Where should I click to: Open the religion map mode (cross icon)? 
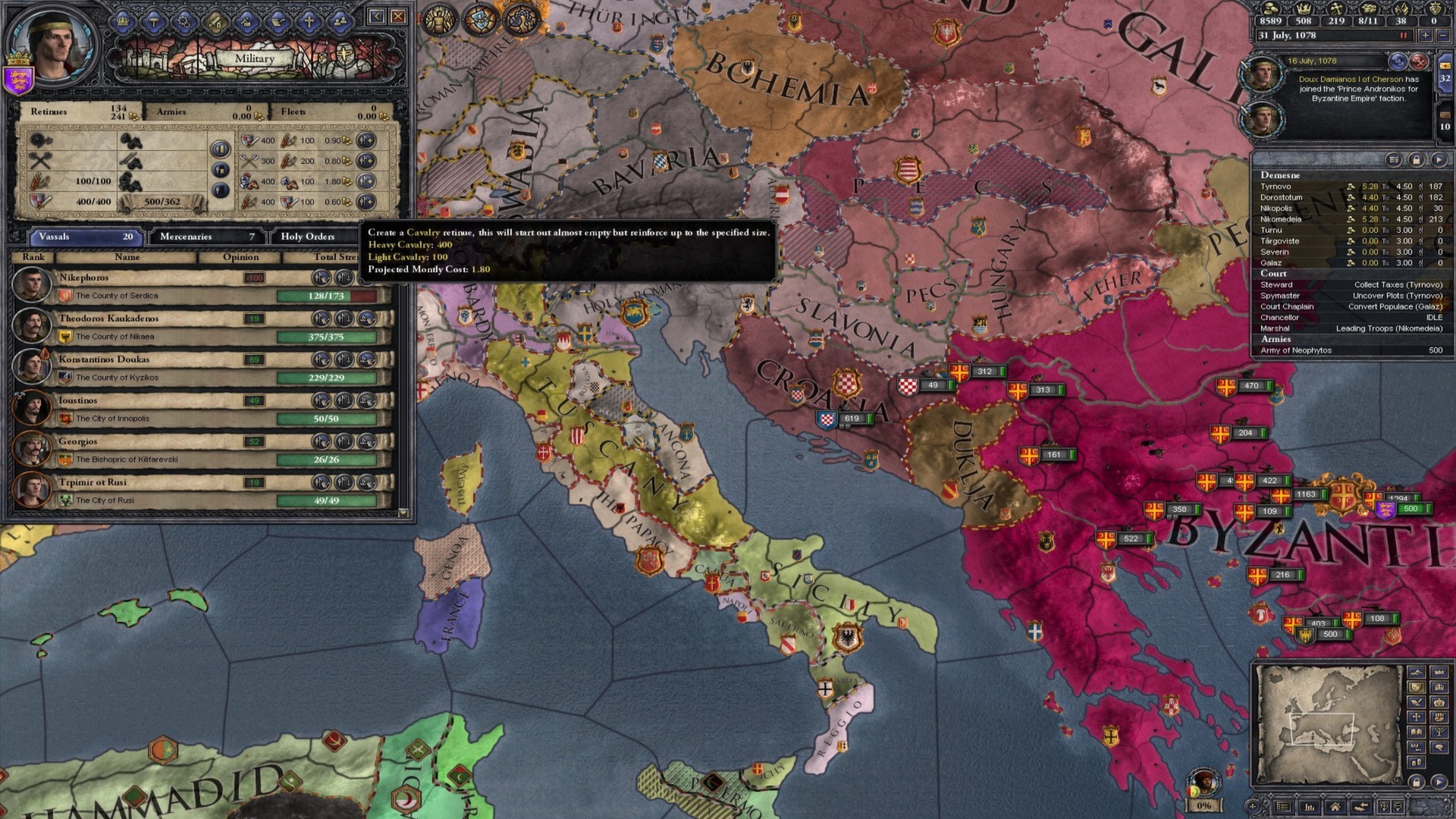pyautogui.click(x=1417, y=717)
